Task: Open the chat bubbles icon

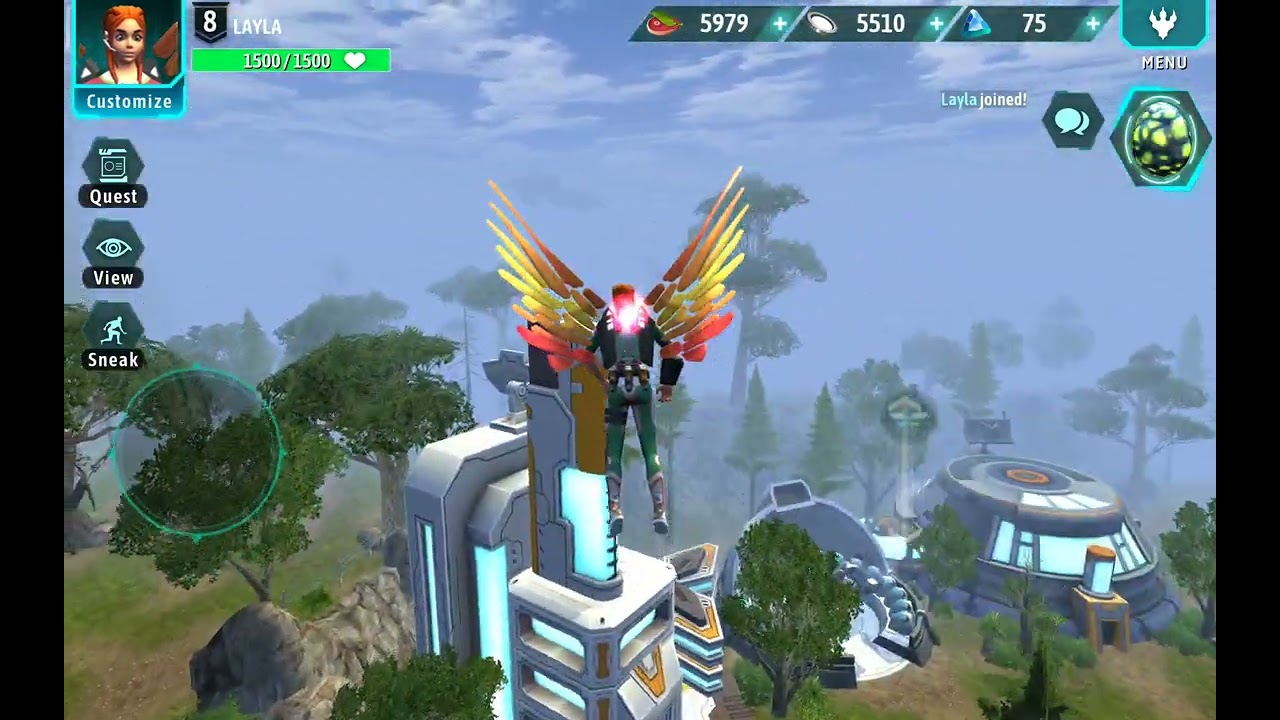Action: 1072,122
